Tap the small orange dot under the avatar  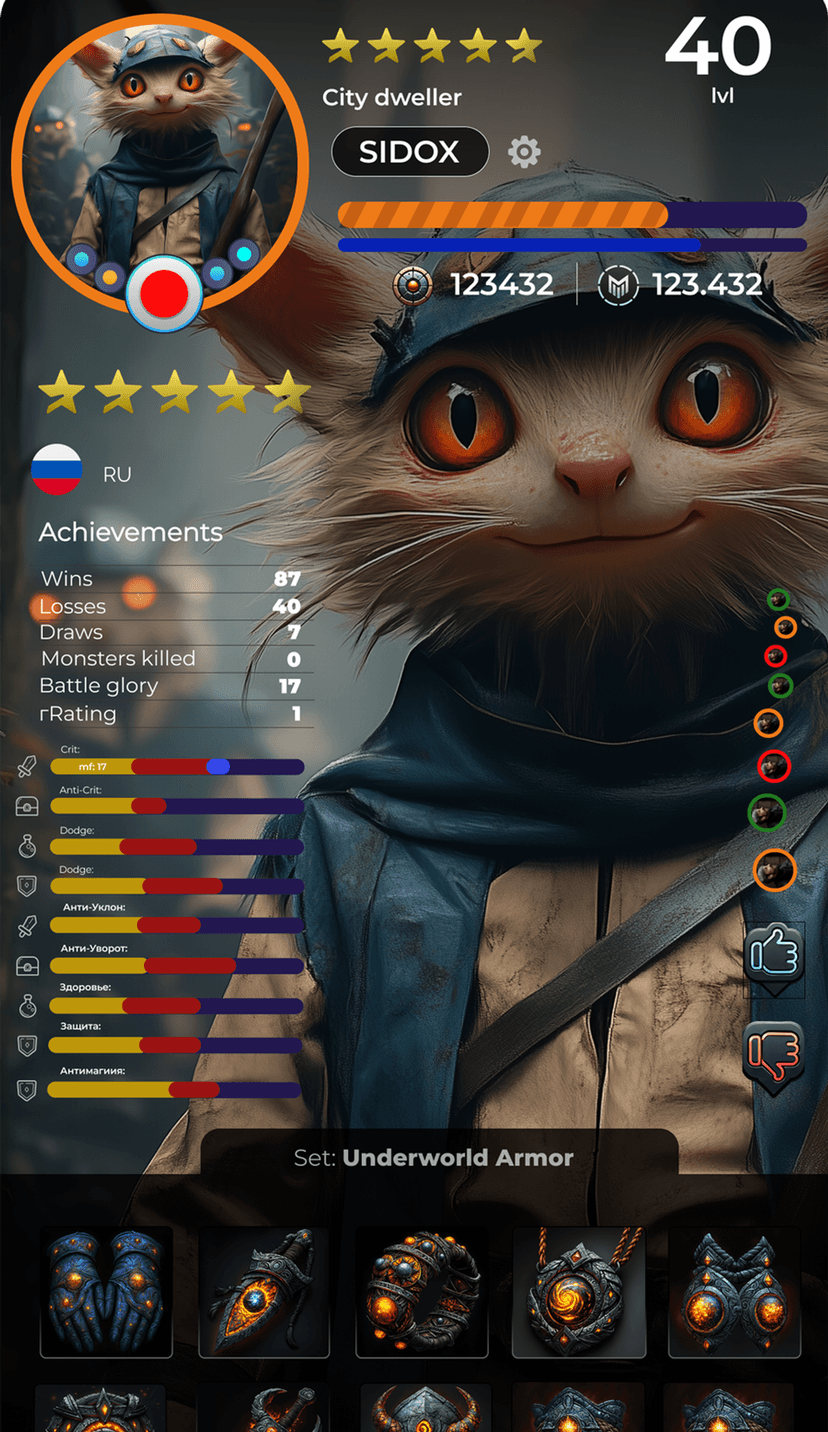click(x=110, y=275)
